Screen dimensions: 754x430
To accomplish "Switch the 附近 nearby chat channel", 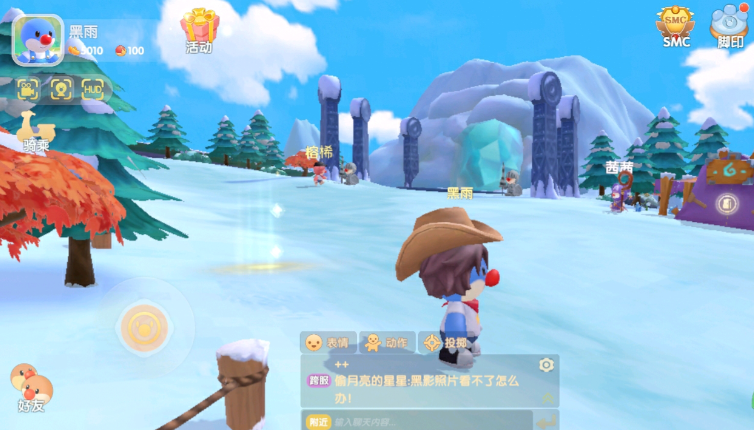I will pos(318,422).
